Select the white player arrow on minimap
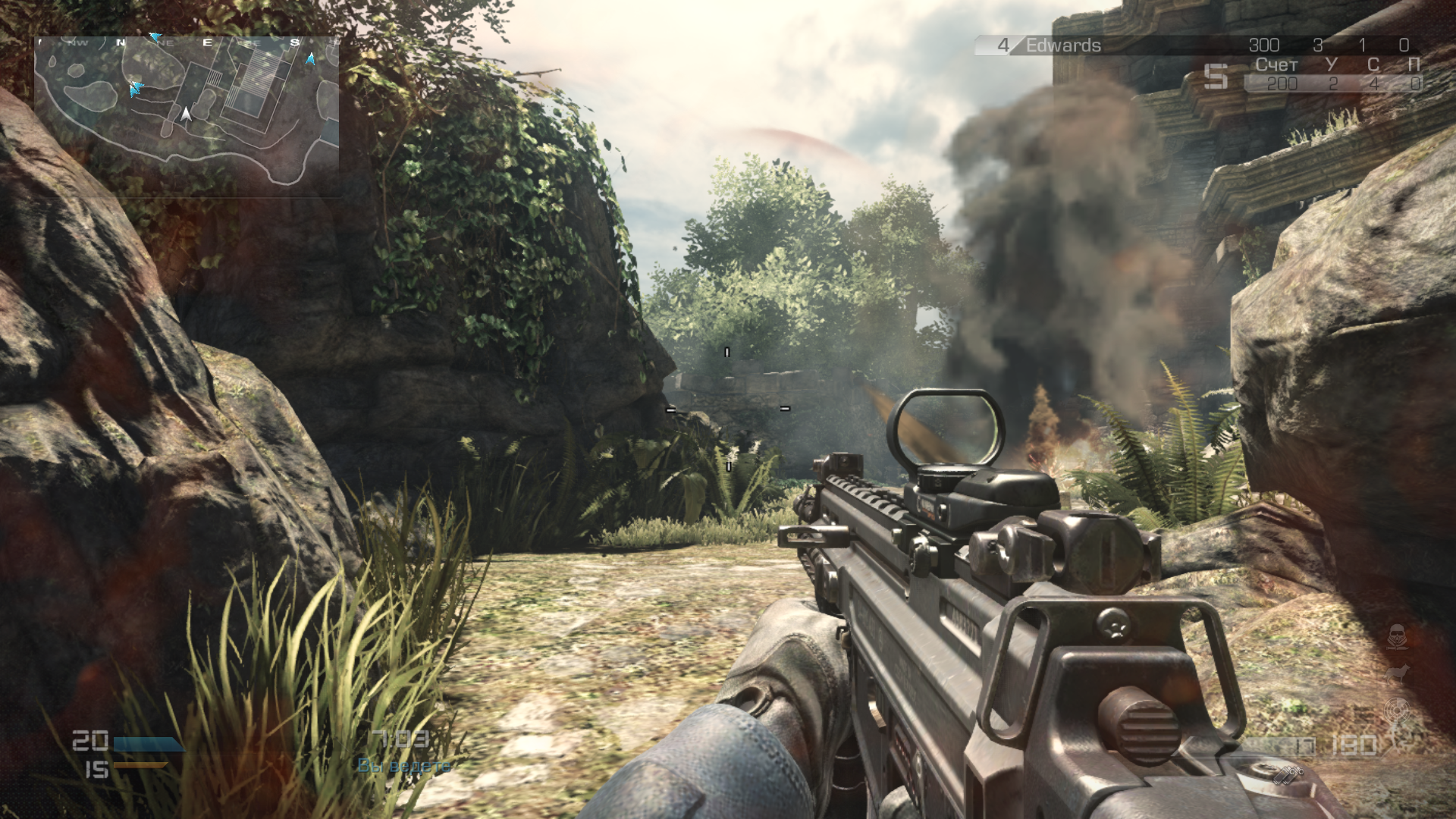Screen dimensions: 1456x819 [186, 115]
